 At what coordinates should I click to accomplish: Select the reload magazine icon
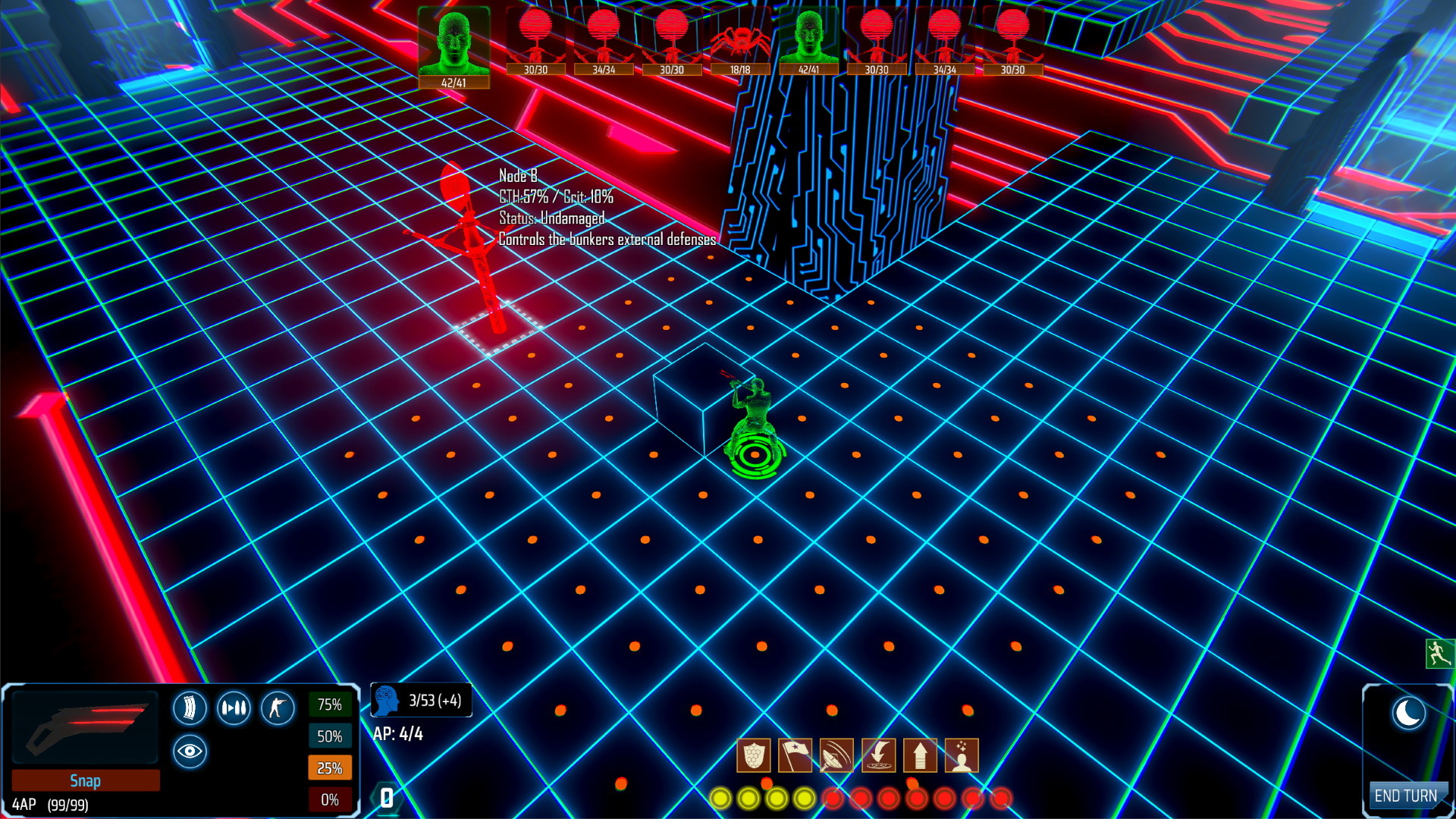[190, 707]
